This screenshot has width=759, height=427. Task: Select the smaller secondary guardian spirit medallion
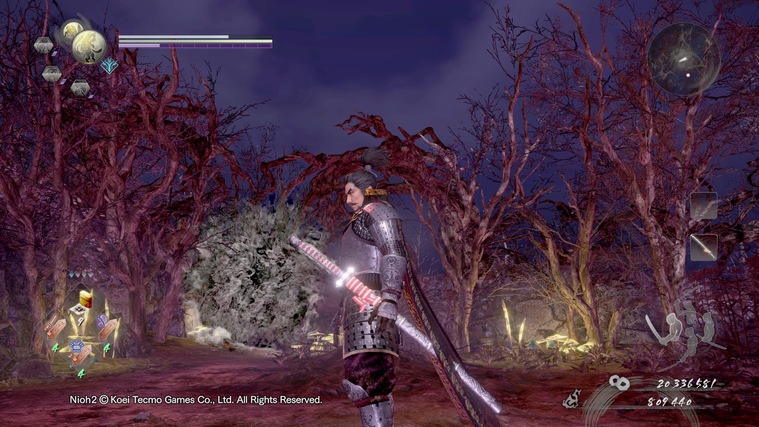pos(71,32)
